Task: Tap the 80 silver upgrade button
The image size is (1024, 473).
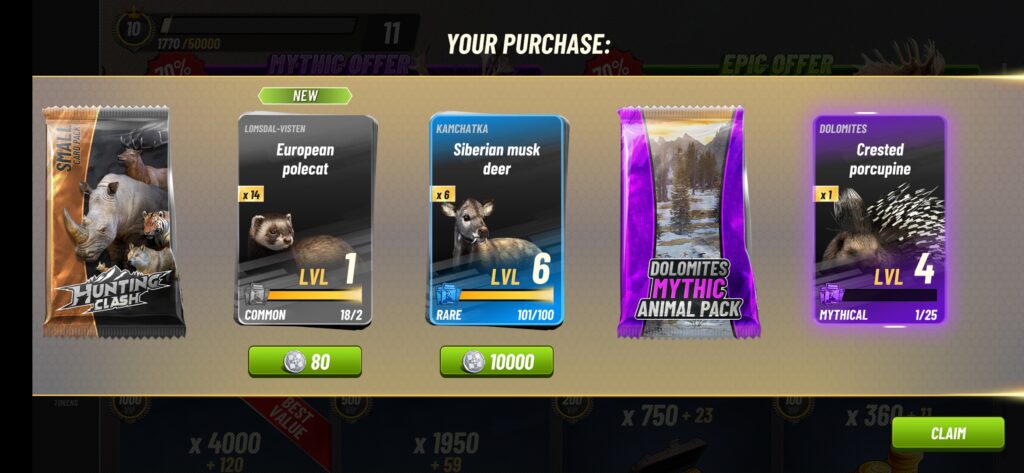Action: (x=305, y=361)
